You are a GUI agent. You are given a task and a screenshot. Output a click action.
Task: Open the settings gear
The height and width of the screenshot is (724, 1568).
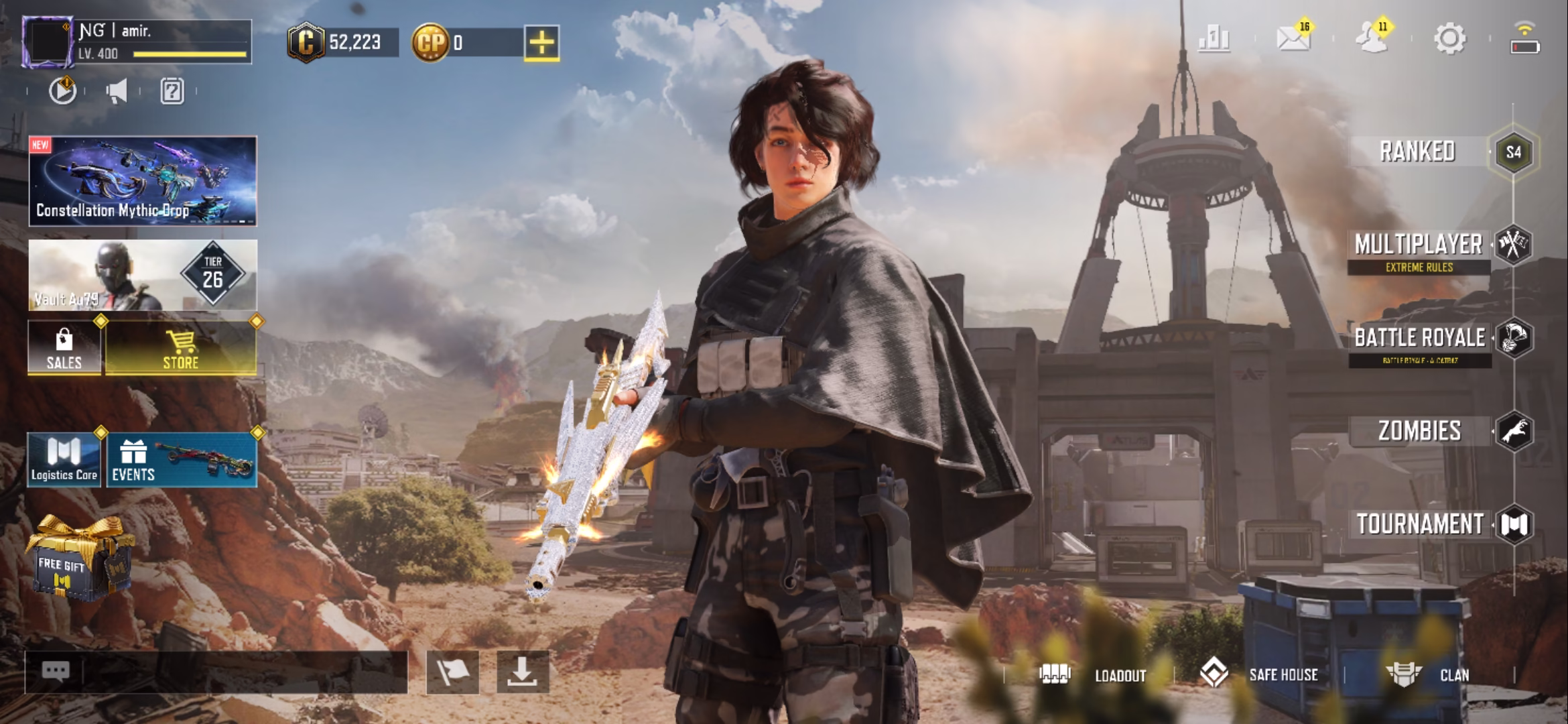coord(1449,39)
